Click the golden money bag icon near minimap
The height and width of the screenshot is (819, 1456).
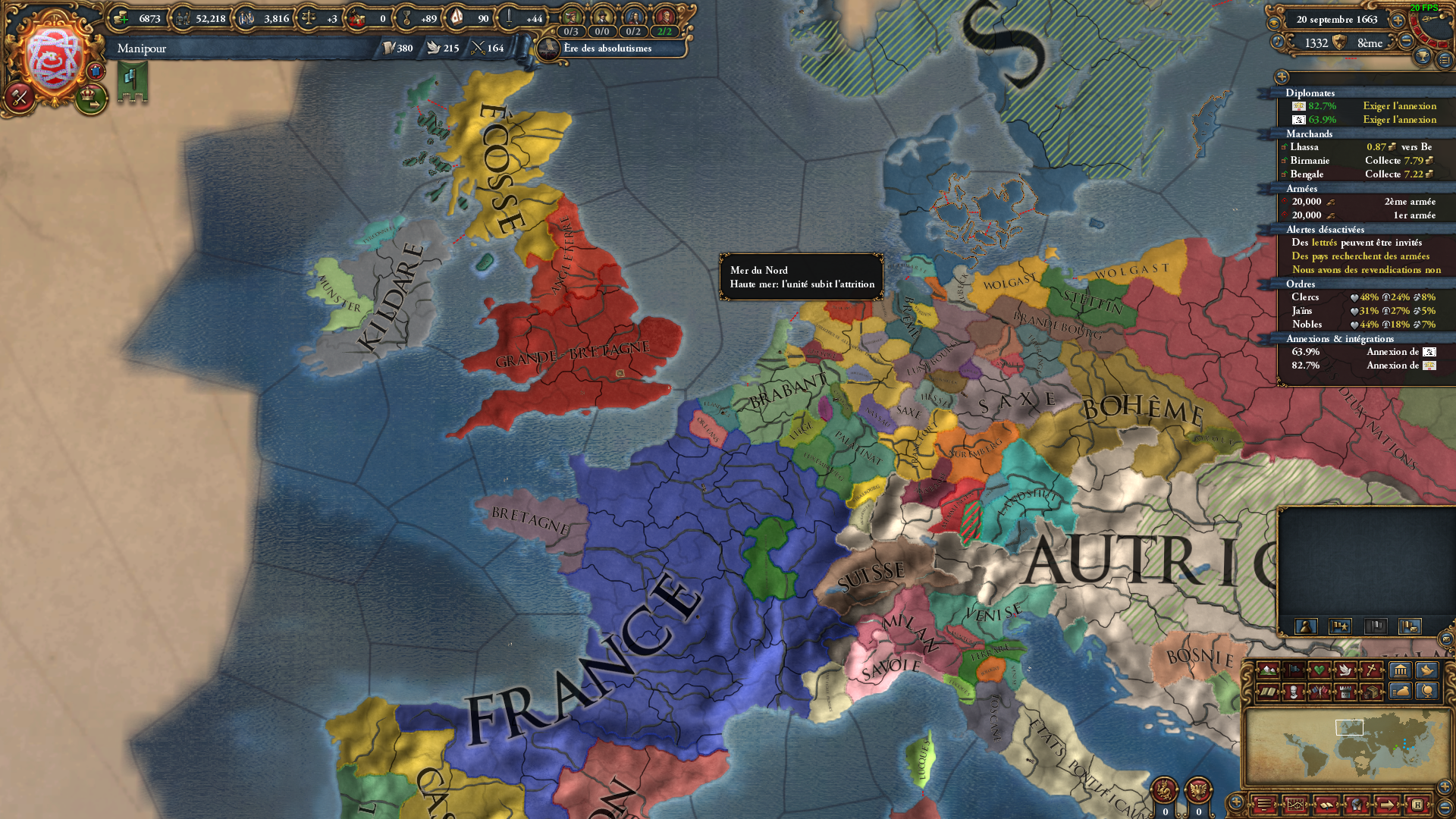pyautogui.click(x=1401, y=692)
